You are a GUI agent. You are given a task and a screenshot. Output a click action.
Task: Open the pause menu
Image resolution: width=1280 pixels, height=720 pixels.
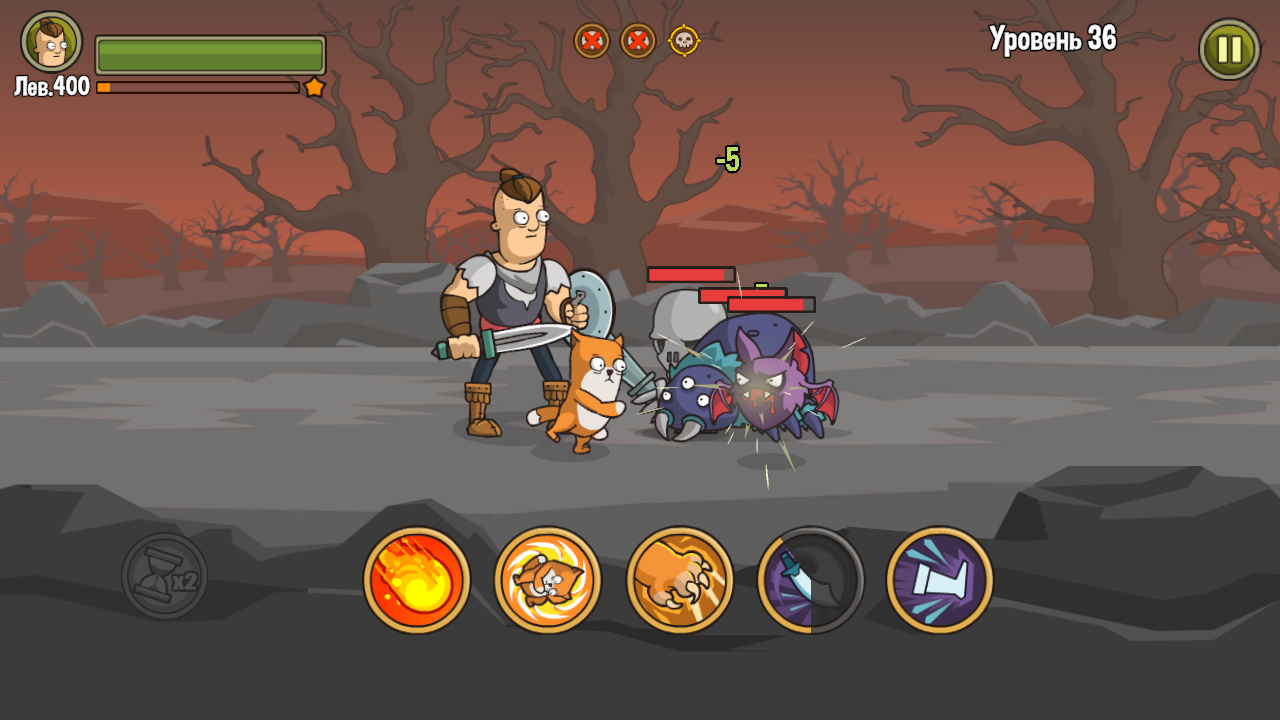point(1228,47)
